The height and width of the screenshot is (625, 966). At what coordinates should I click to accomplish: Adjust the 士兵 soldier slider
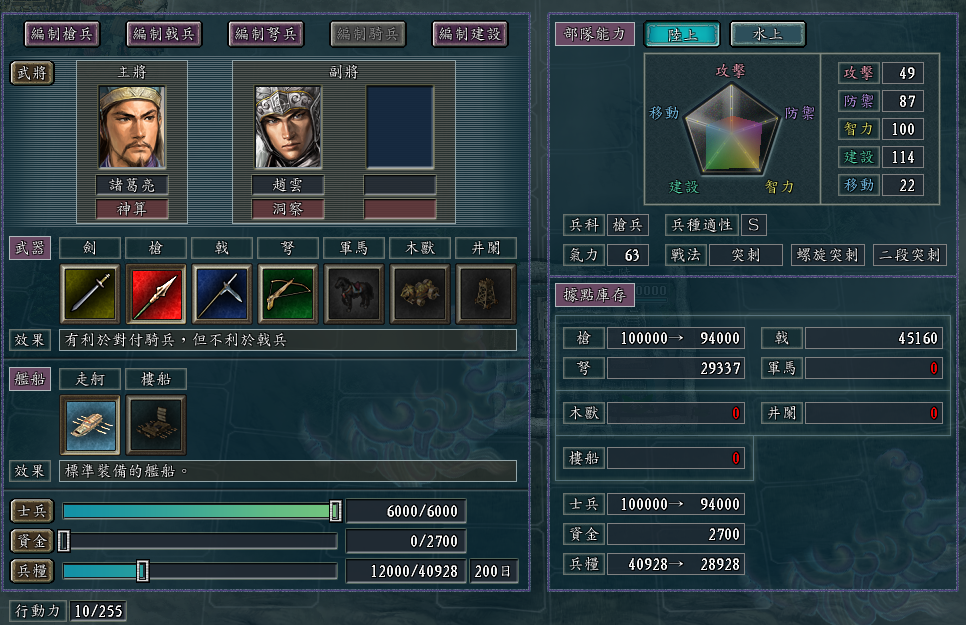(x=336, y=511)
